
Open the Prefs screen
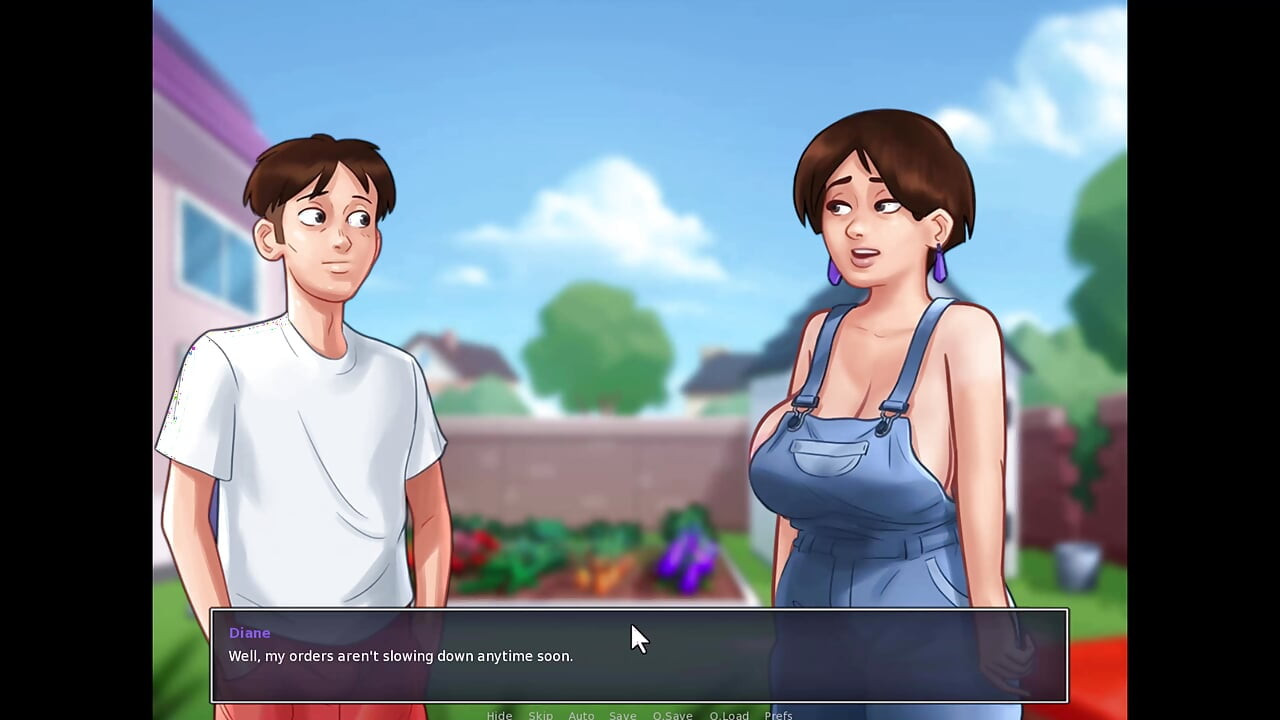click(779, 715)
